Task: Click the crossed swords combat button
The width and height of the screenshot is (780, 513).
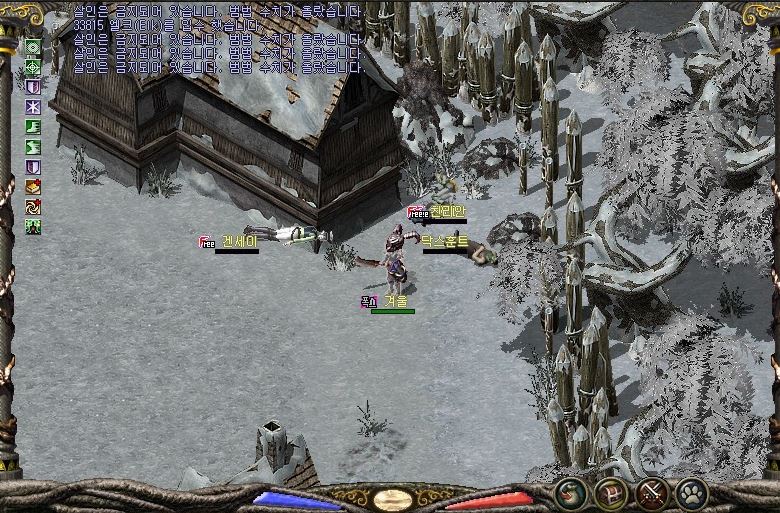Action: click(652, 492)
